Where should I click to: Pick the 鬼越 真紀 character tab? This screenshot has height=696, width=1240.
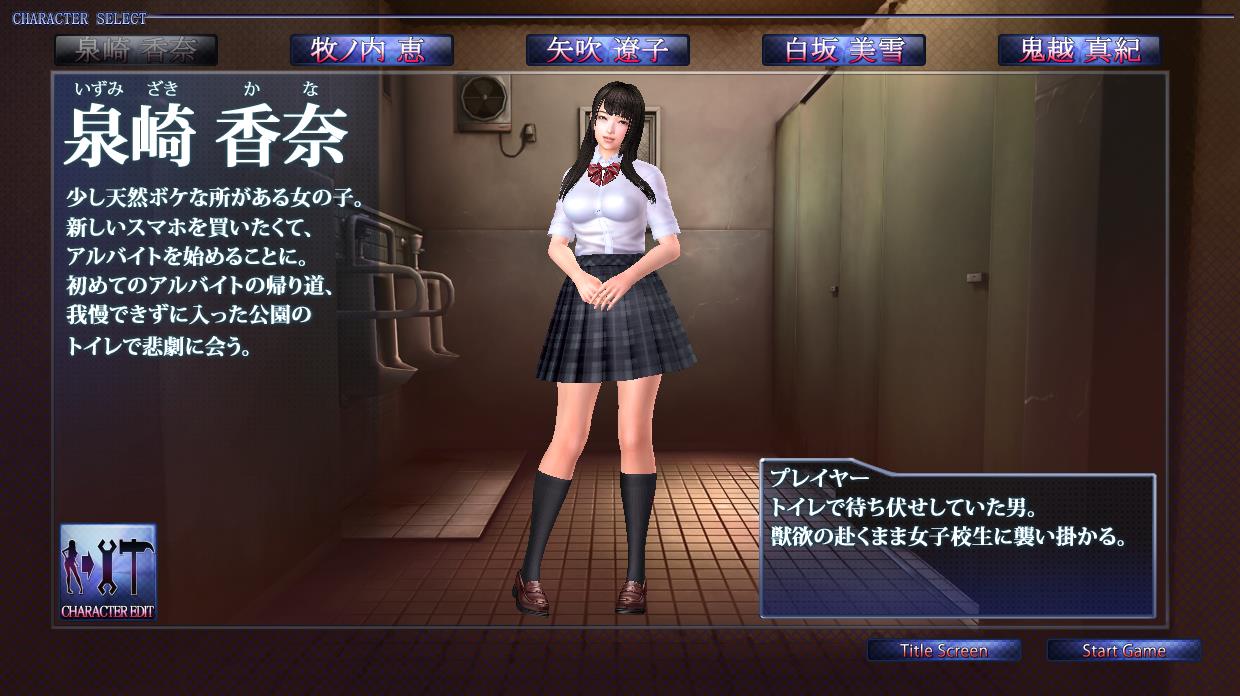pos(1079,50)
